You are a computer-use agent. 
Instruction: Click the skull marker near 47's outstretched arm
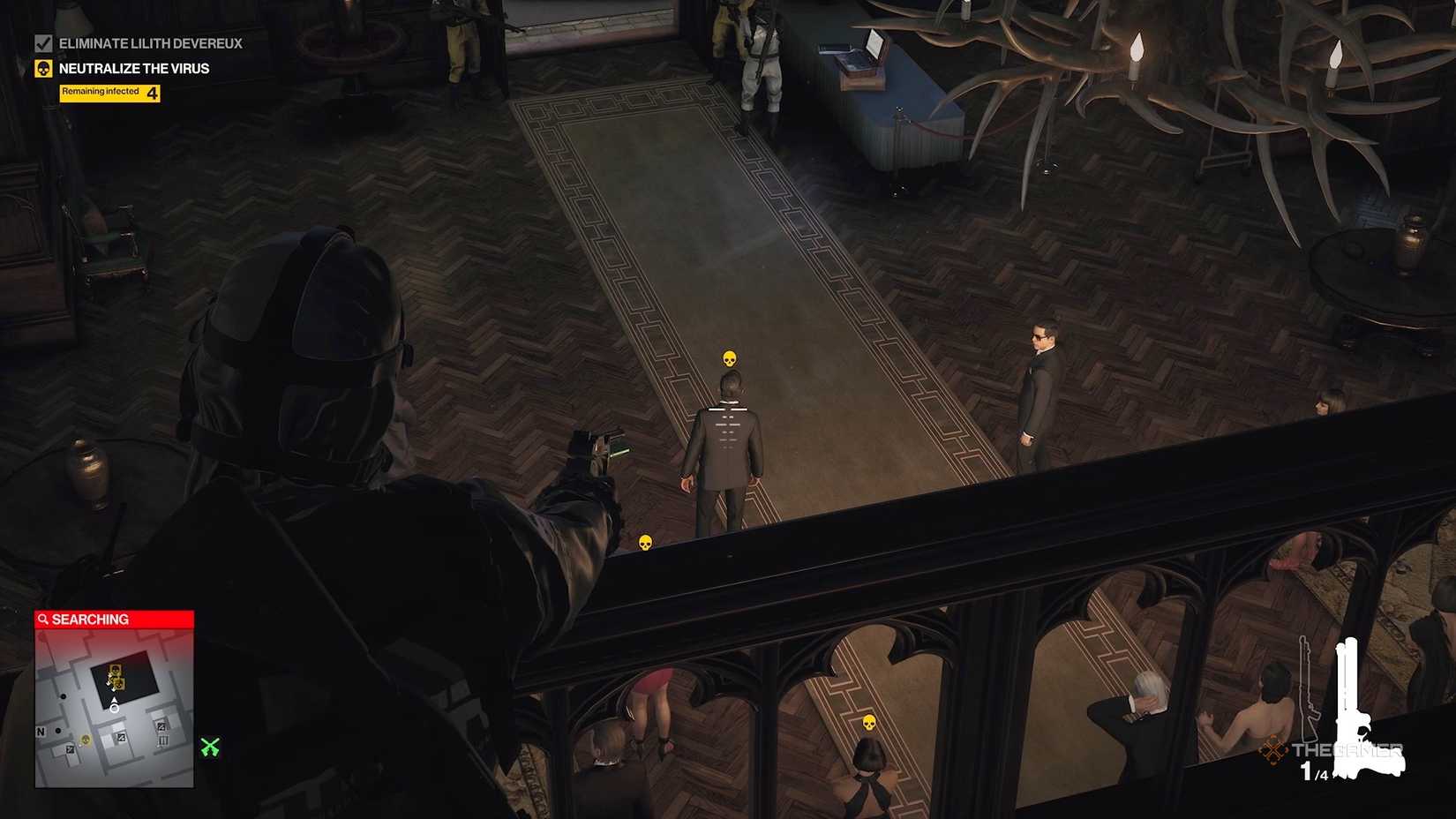[x=647, y=542]
